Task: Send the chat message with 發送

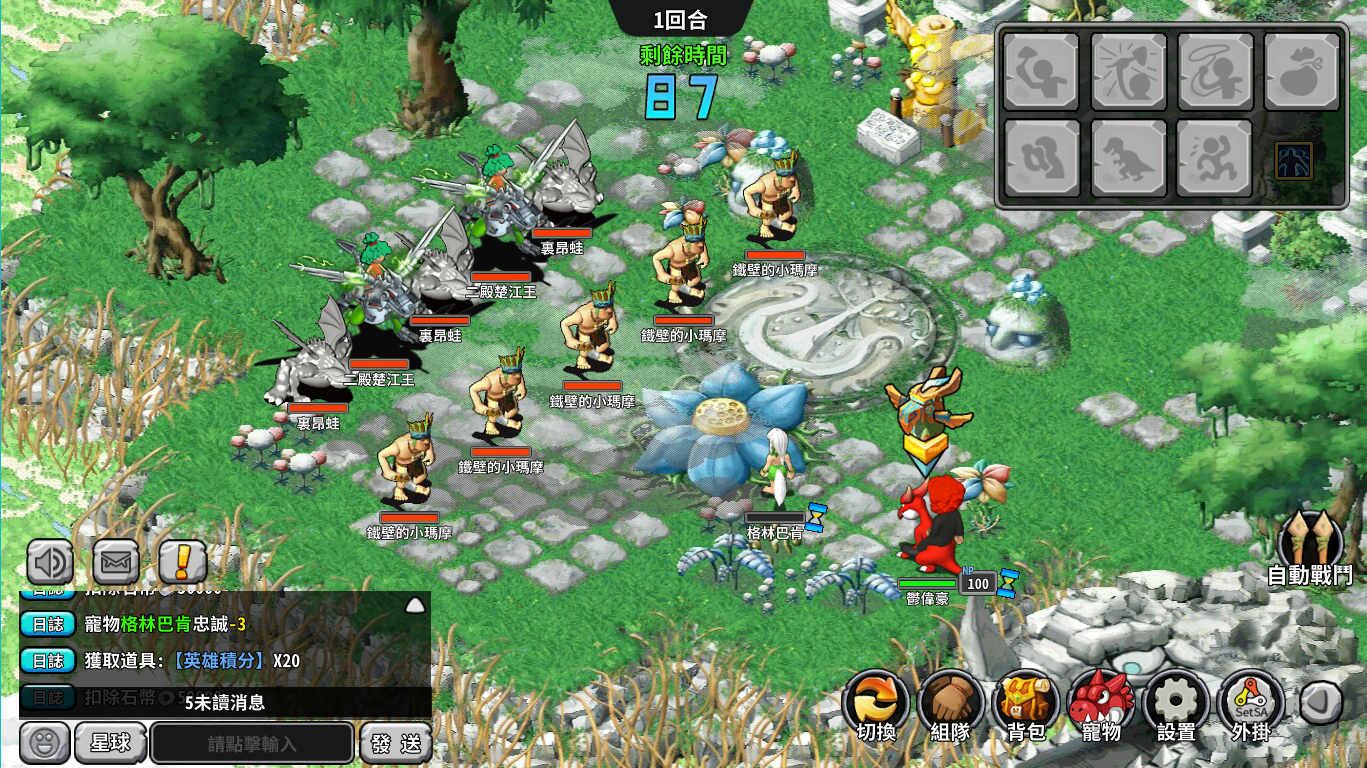Action: coord(396,744)
